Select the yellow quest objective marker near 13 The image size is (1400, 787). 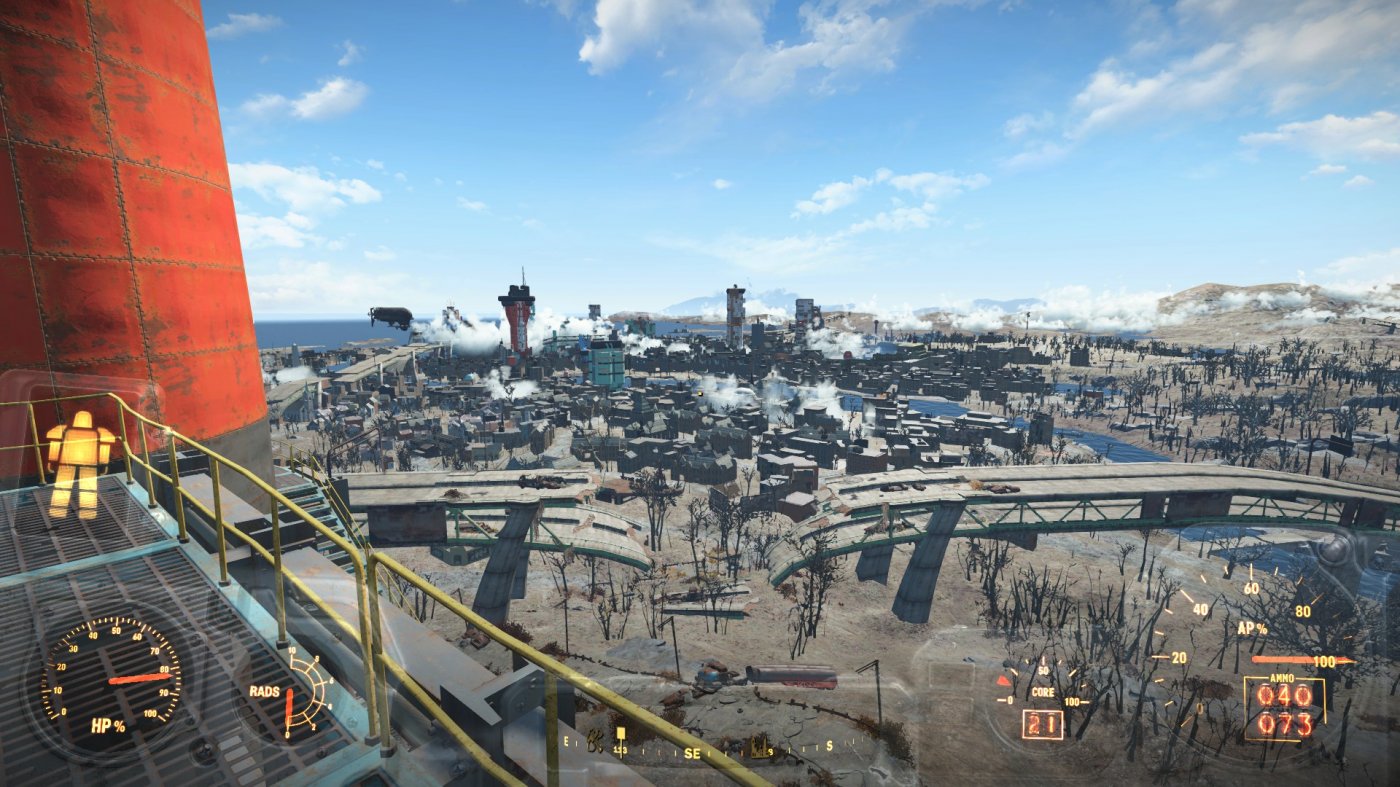621,735
